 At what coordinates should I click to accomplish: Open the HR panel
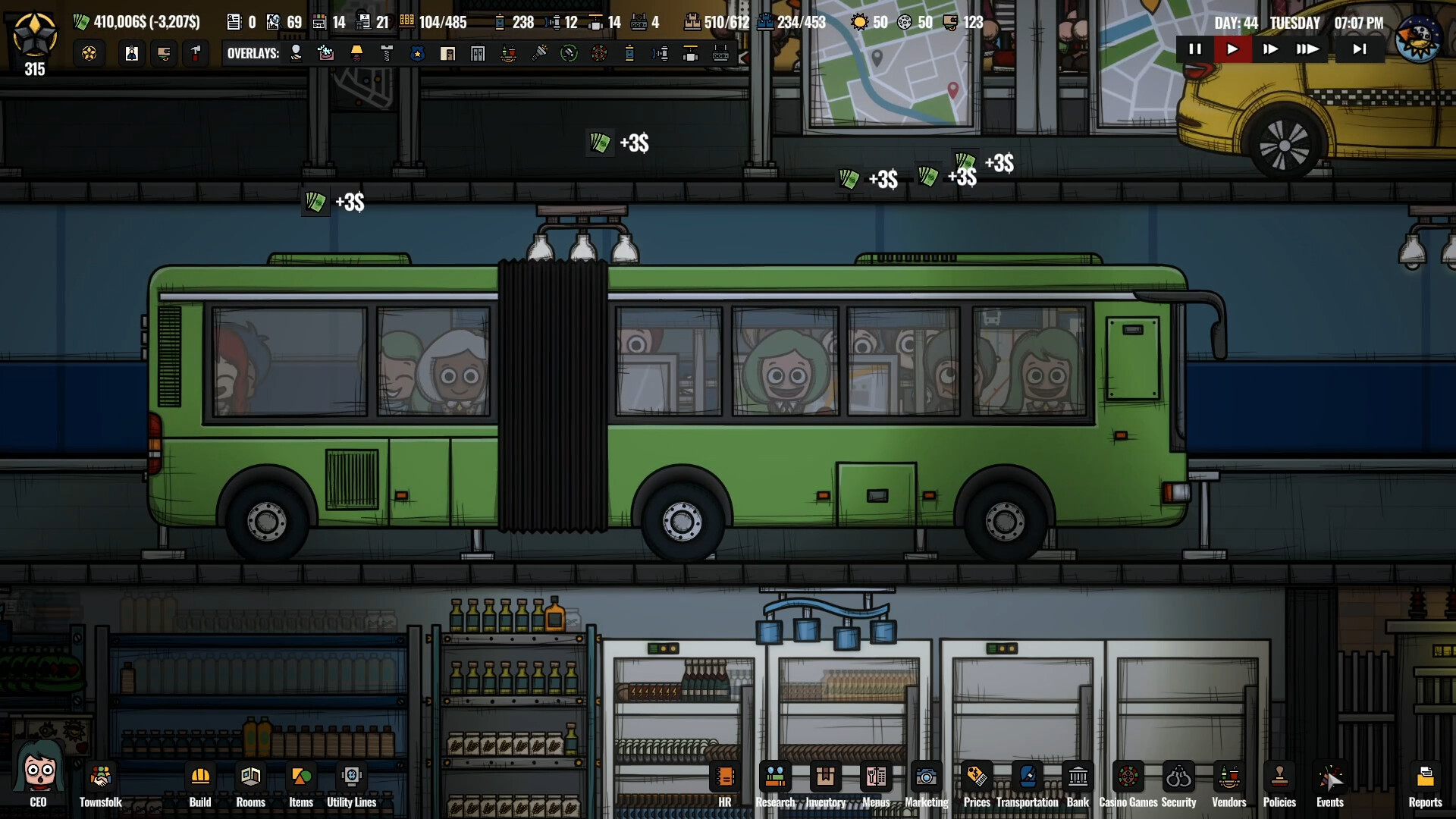725,777
